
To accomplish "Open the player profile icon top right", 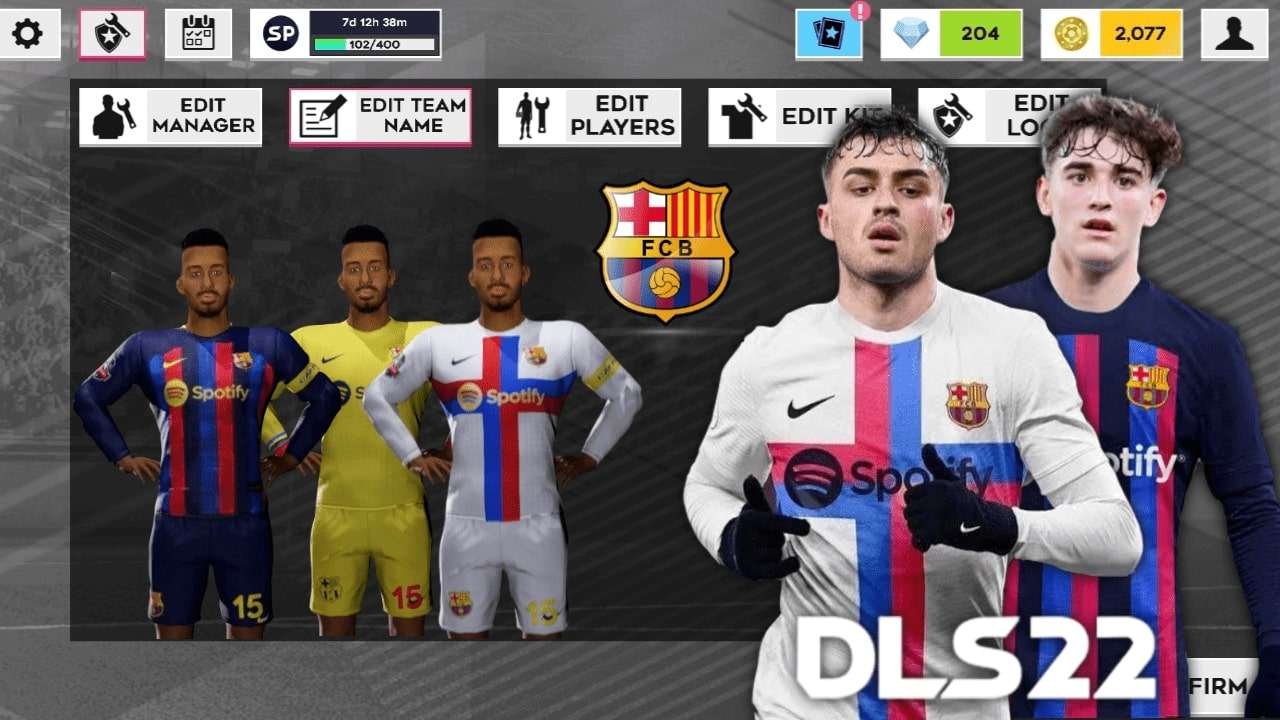I will coord(1234,34).
